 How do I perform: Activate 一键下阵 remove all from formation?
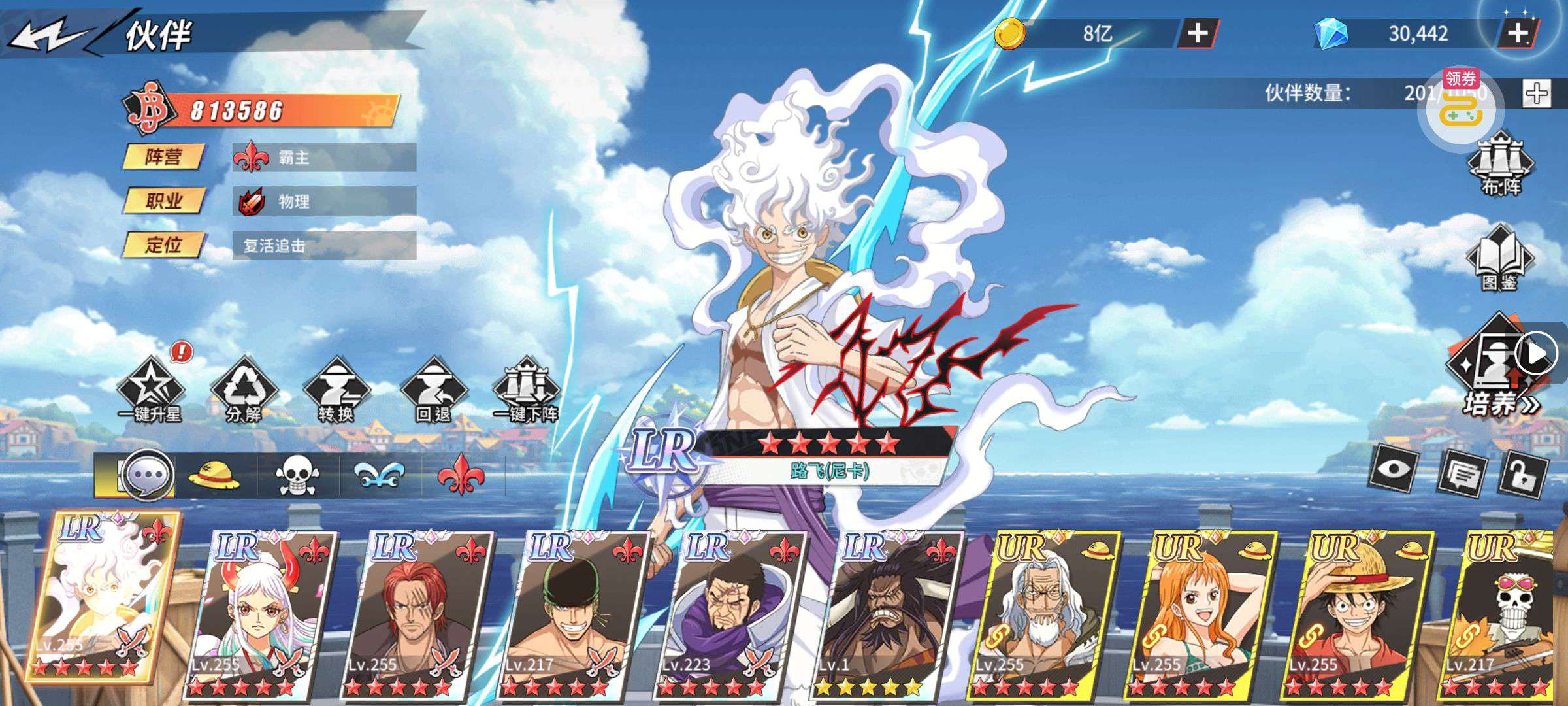[x=527, y=390]
